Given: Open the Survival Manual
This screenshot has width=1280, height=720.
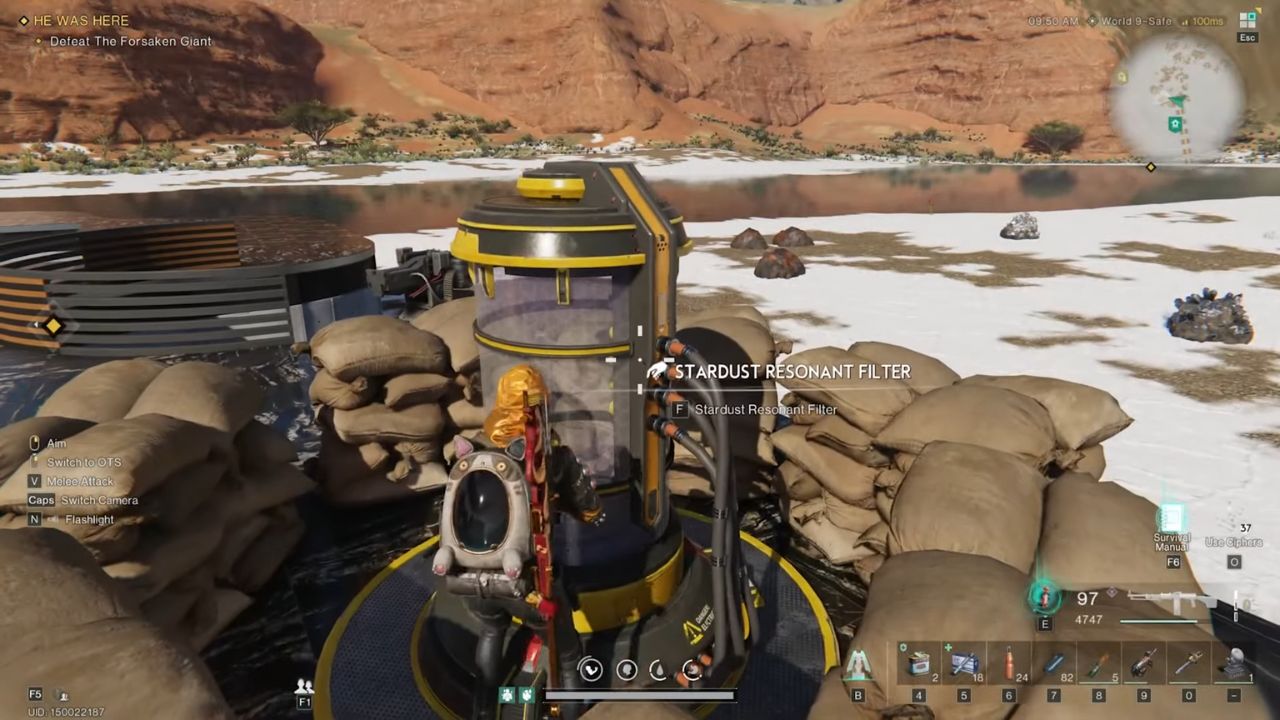Looking at the screenshot, I should pos(1172,519).
